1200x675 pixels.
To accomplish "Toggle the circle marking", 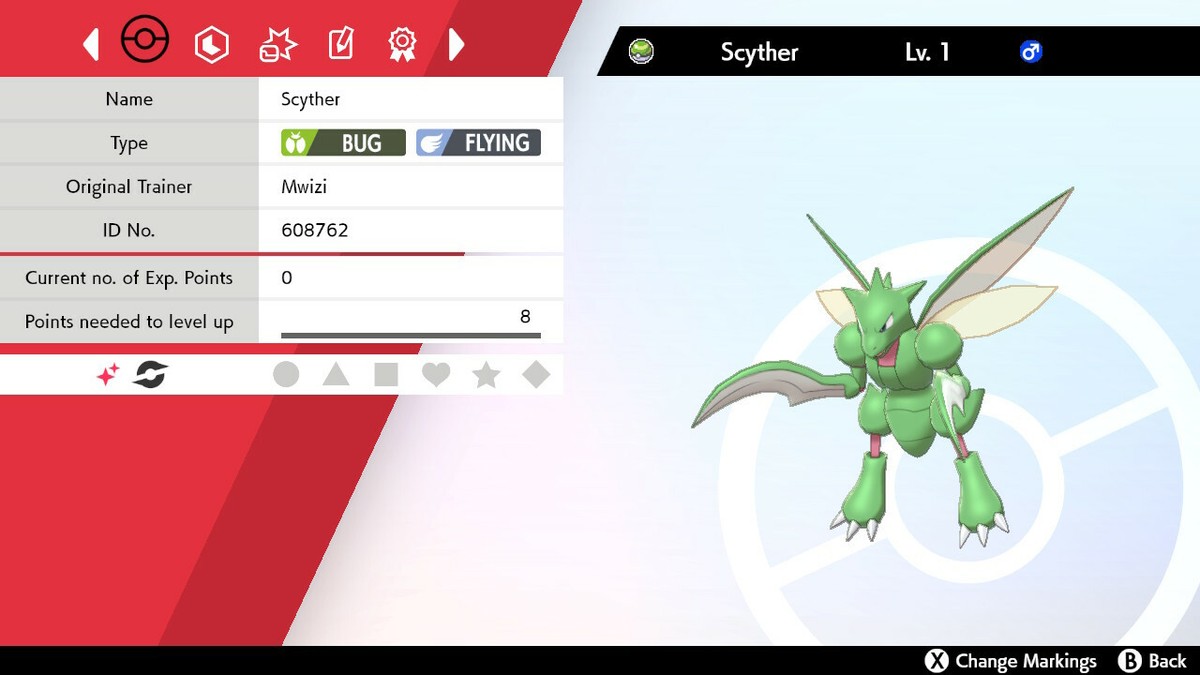I will 286,375.
